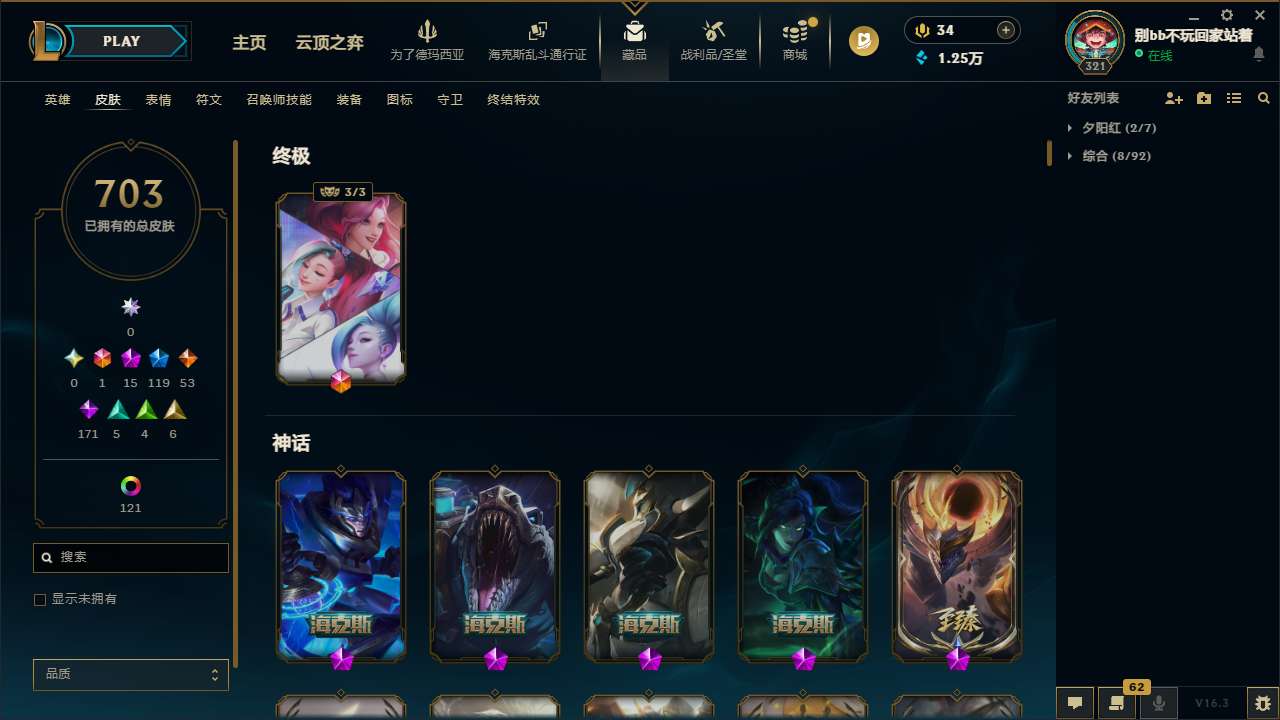This screenshot has height=720, width=1280.
Task: Click the PLAY button
Action: point(121,41)
